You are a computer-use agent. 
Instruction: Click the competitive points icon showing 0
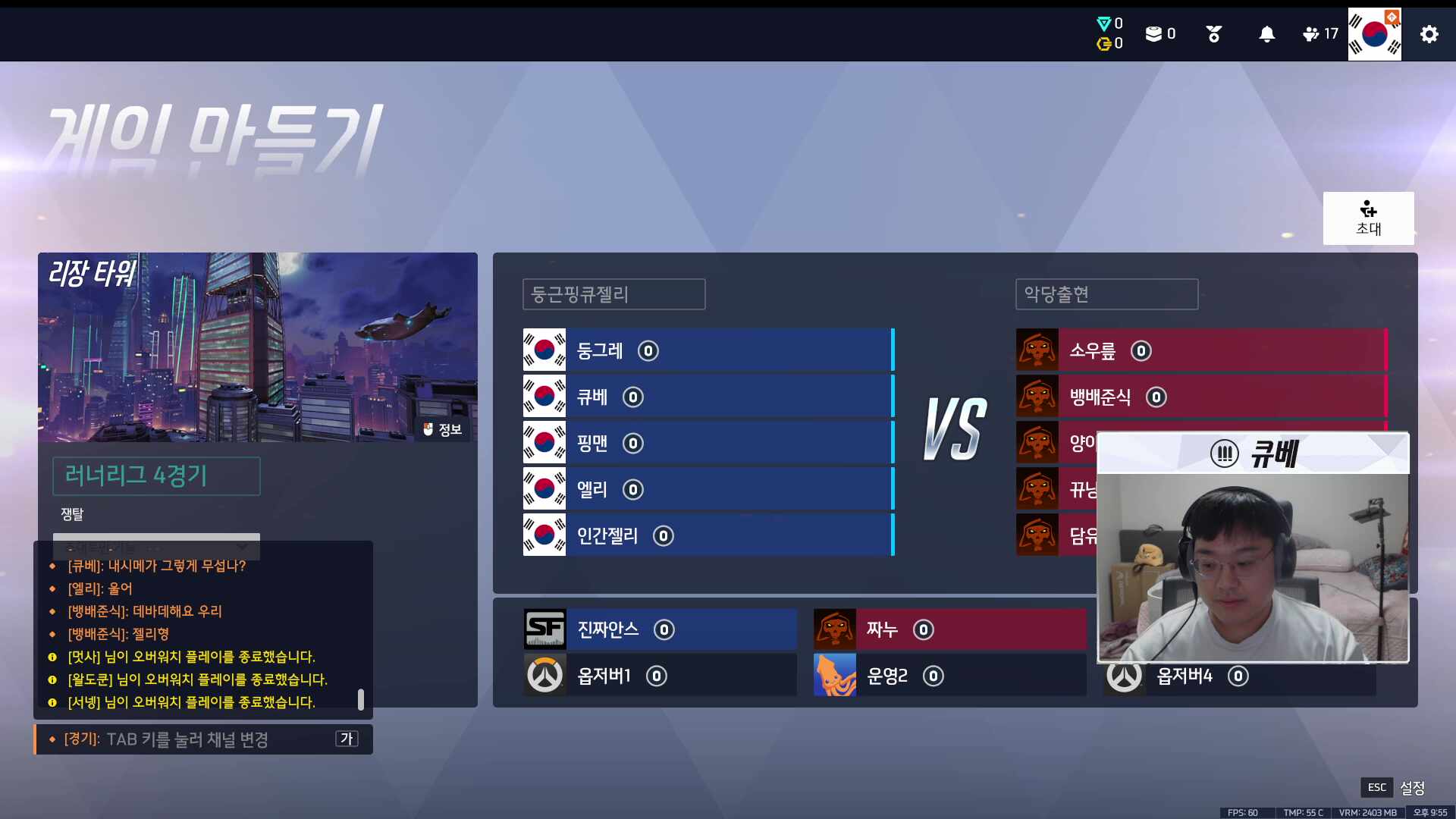[x=1103, y=23]
